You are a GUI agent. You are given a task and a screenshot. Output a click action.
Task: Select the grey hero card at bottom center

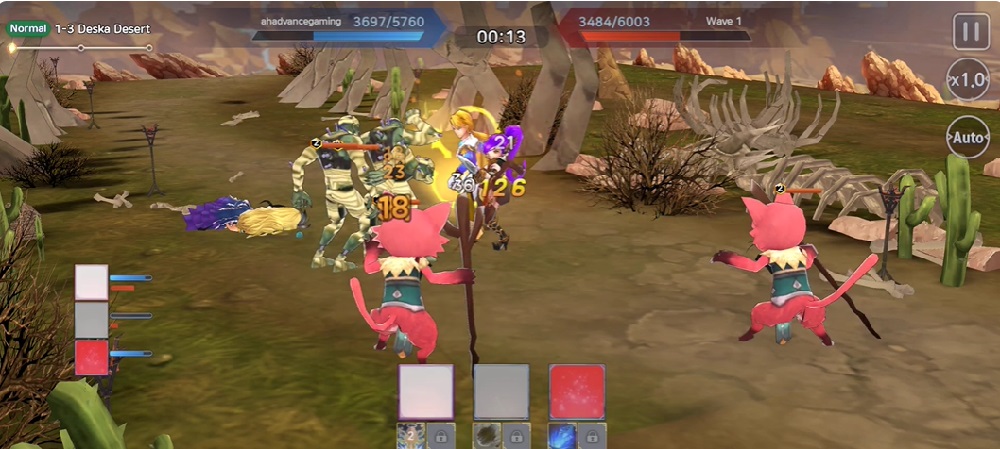(501, 391)
